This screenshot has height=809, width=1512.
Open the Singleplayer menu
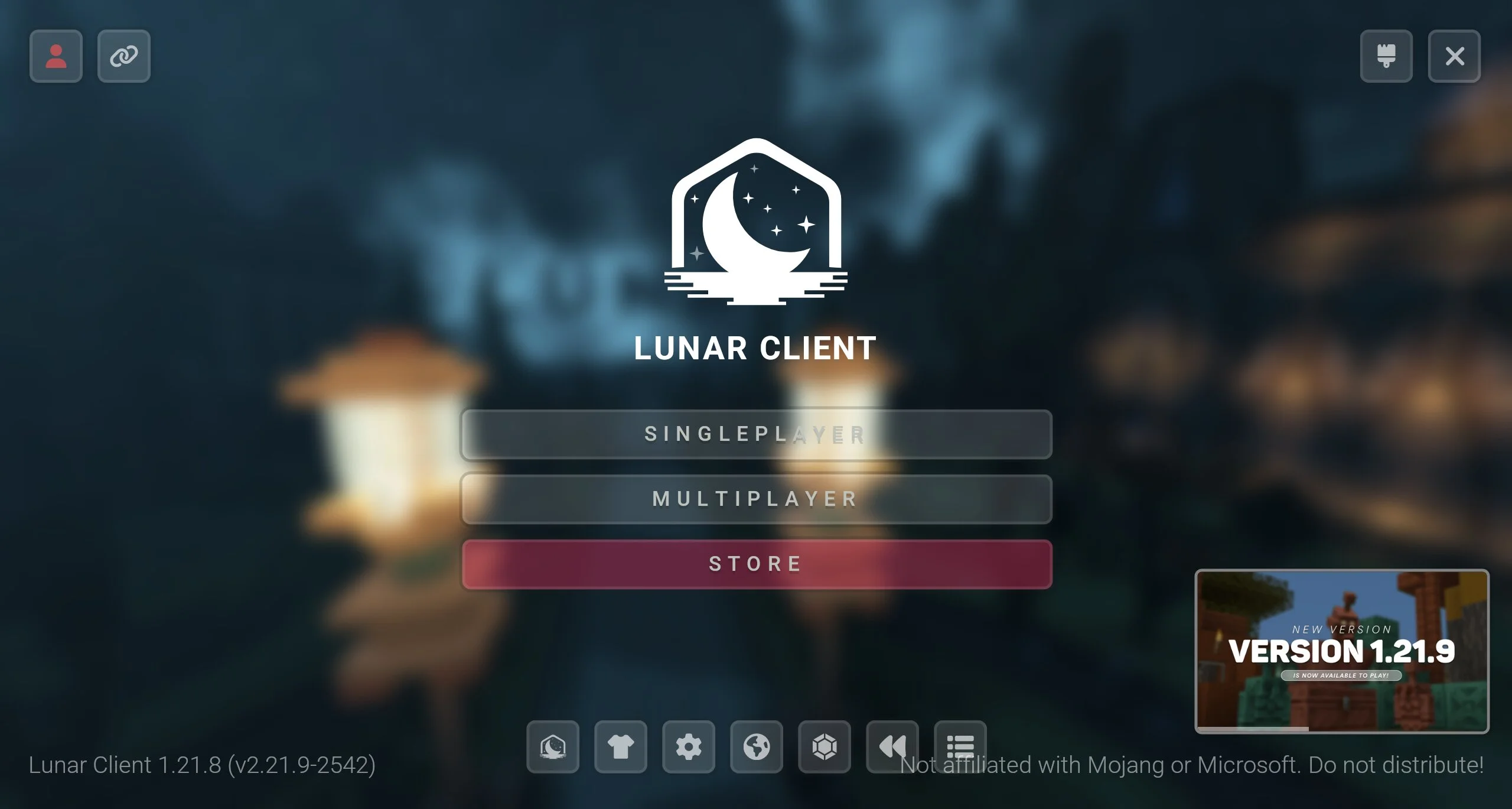[756, 434]
